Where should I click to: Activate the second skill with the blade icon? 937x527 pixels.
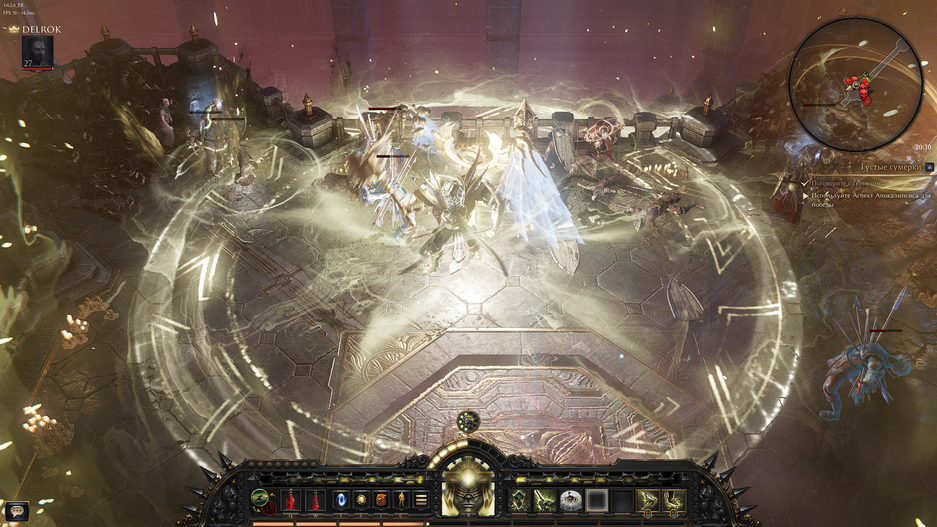(544, 499)
